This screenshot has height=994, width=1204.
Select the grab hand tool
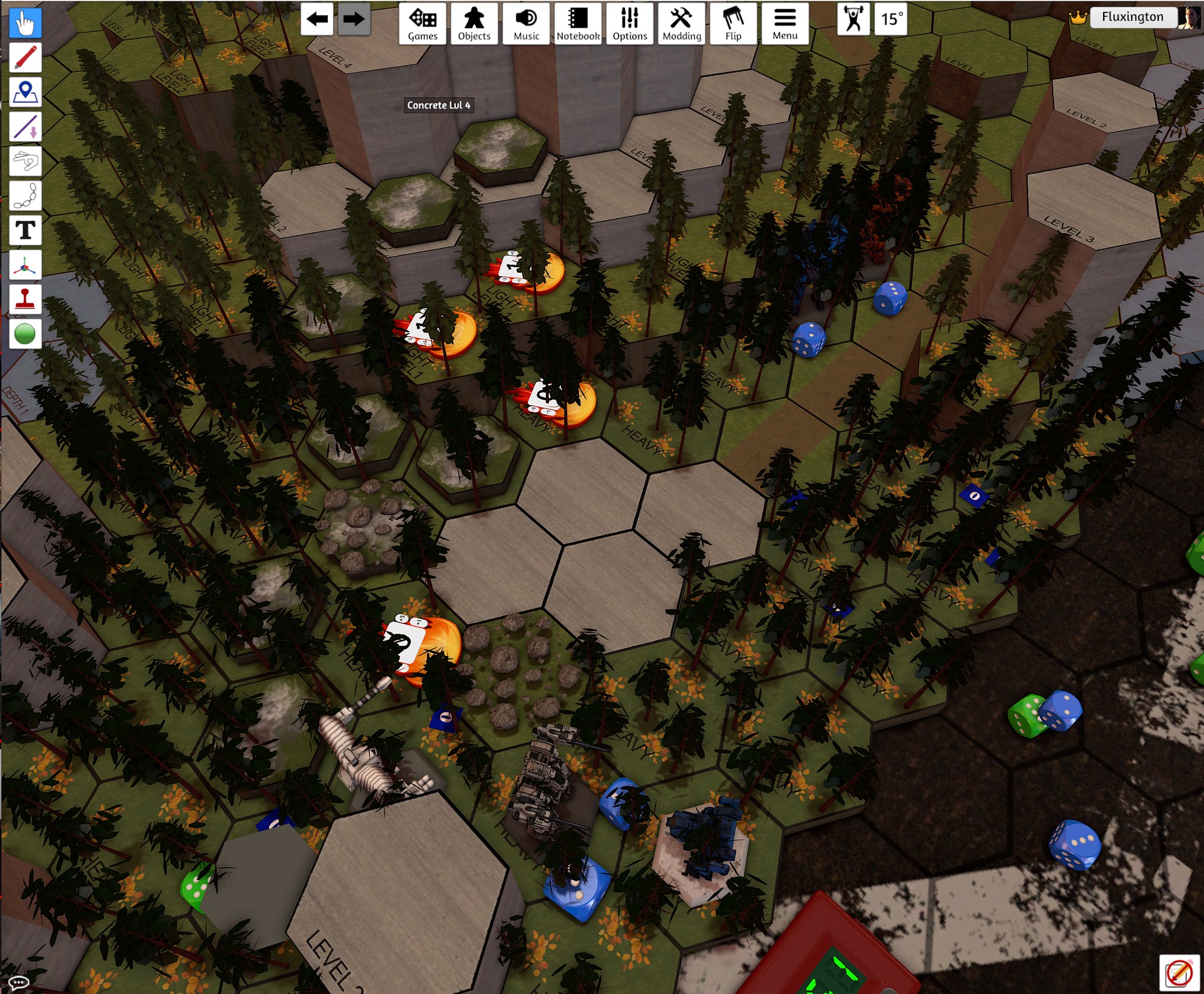[25, 23]
